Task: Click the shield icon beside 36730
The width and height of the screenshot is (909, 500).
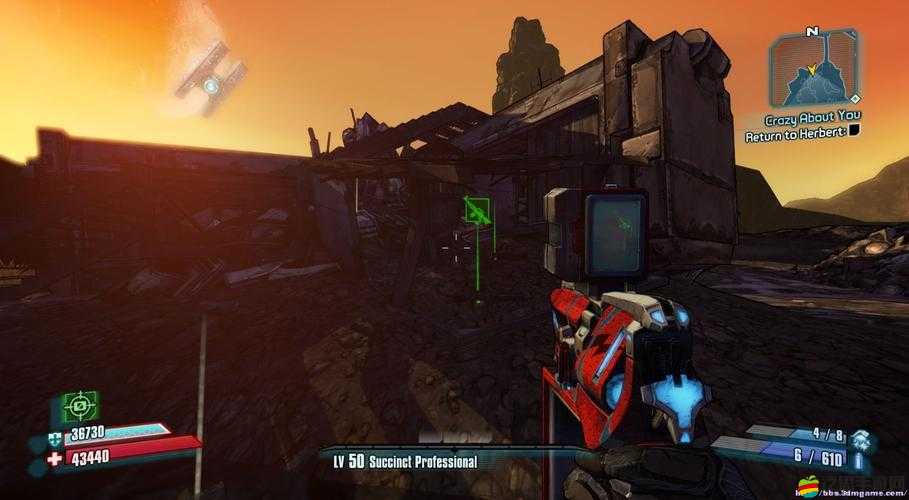Action: (x=53, y=438)
